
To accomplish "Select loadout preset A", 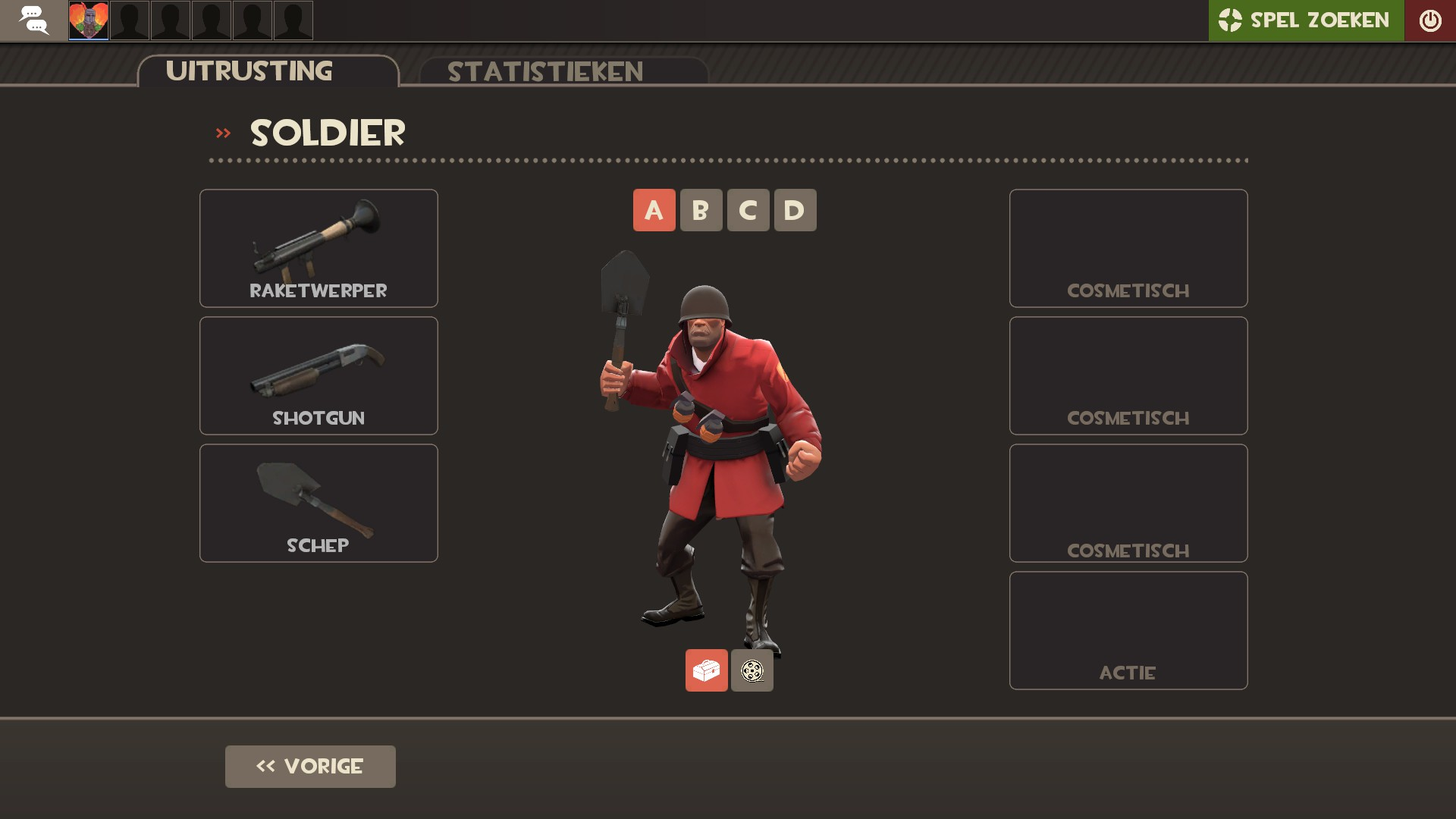I will coord(654,210).
